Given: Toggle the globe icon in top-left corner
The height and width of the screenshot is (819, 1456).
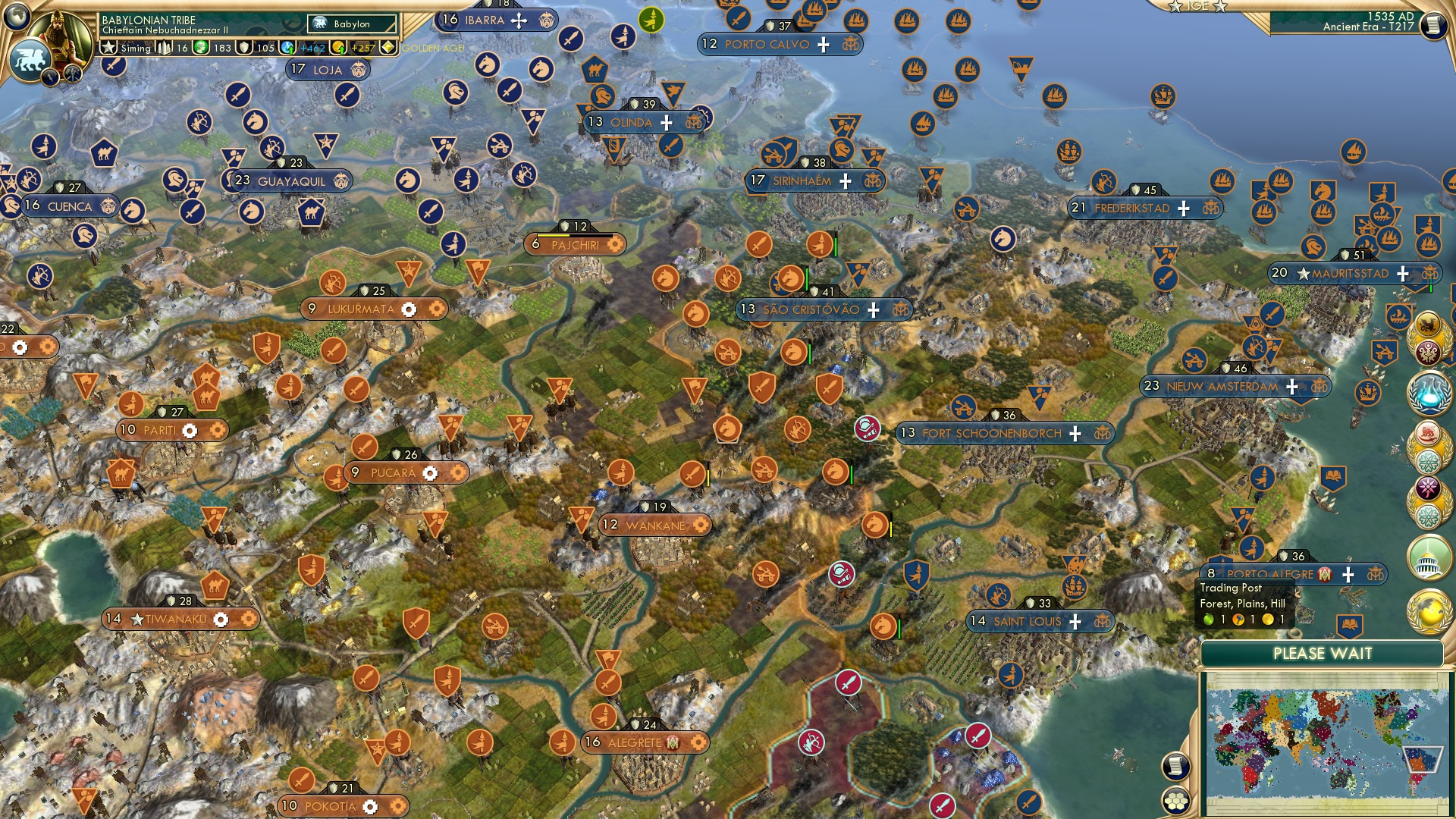Looking at the screenshot, I should pyautogui.click(x=17, y=17).
